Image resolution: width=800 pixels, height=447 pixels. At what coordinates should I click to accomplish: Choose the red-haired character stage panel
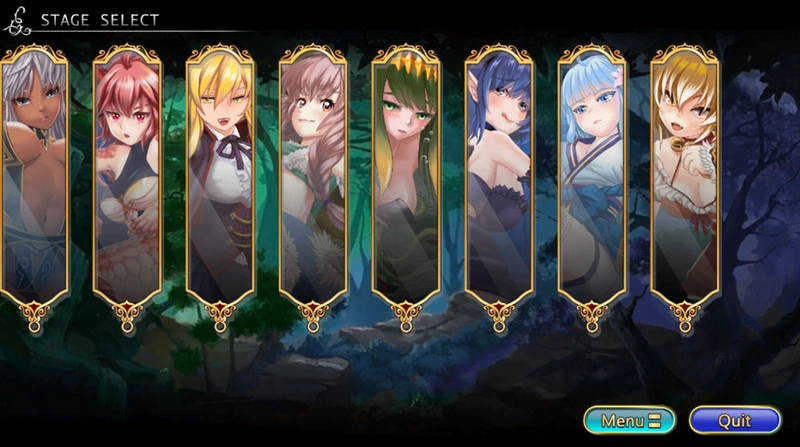click(x=128, y=175)
